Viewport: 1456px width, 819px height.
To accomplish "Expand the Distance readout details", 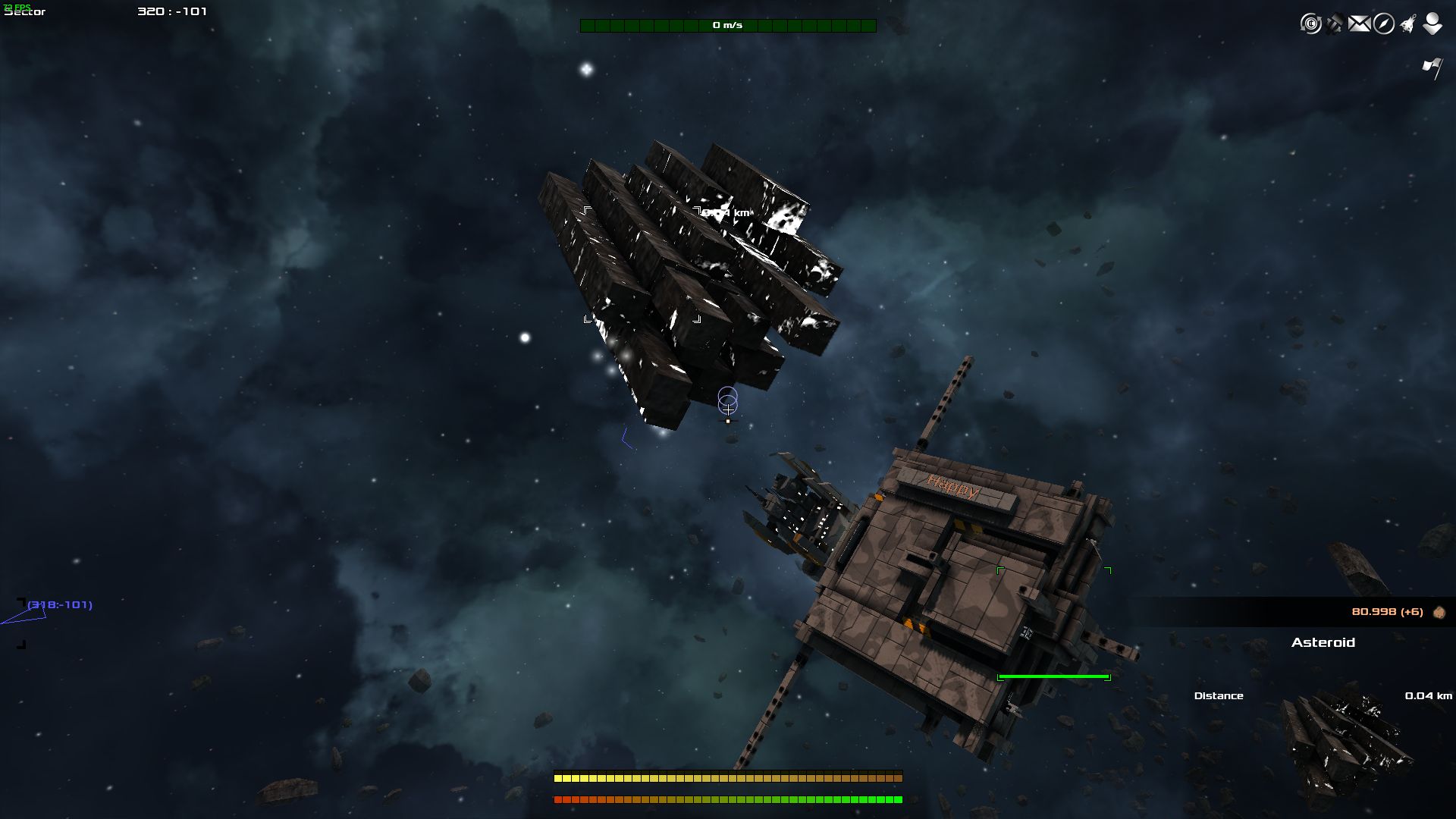I will click(x=1219, y=695).
